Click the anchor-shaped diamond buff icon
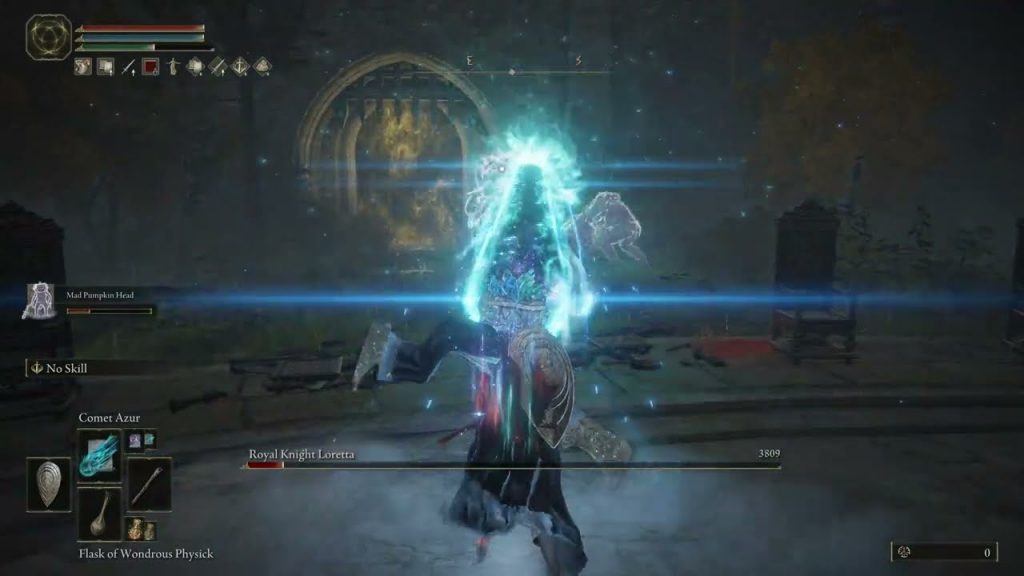This screenshot has width=1024, height=576. tap(240, 67)
